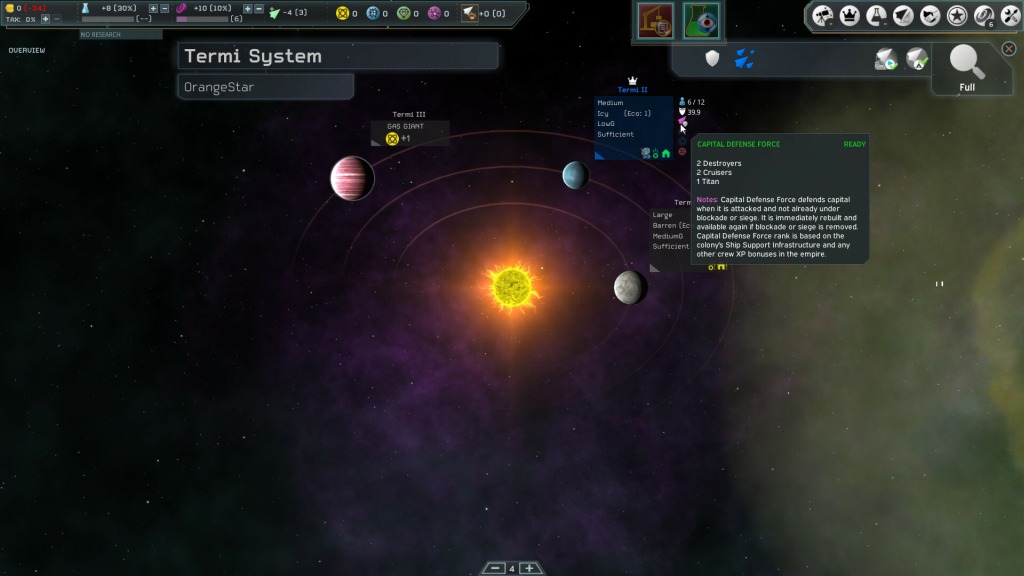1024x576 pixels.
Task: Increase the tax rate with plus
Action: click(x=45, y=19)
